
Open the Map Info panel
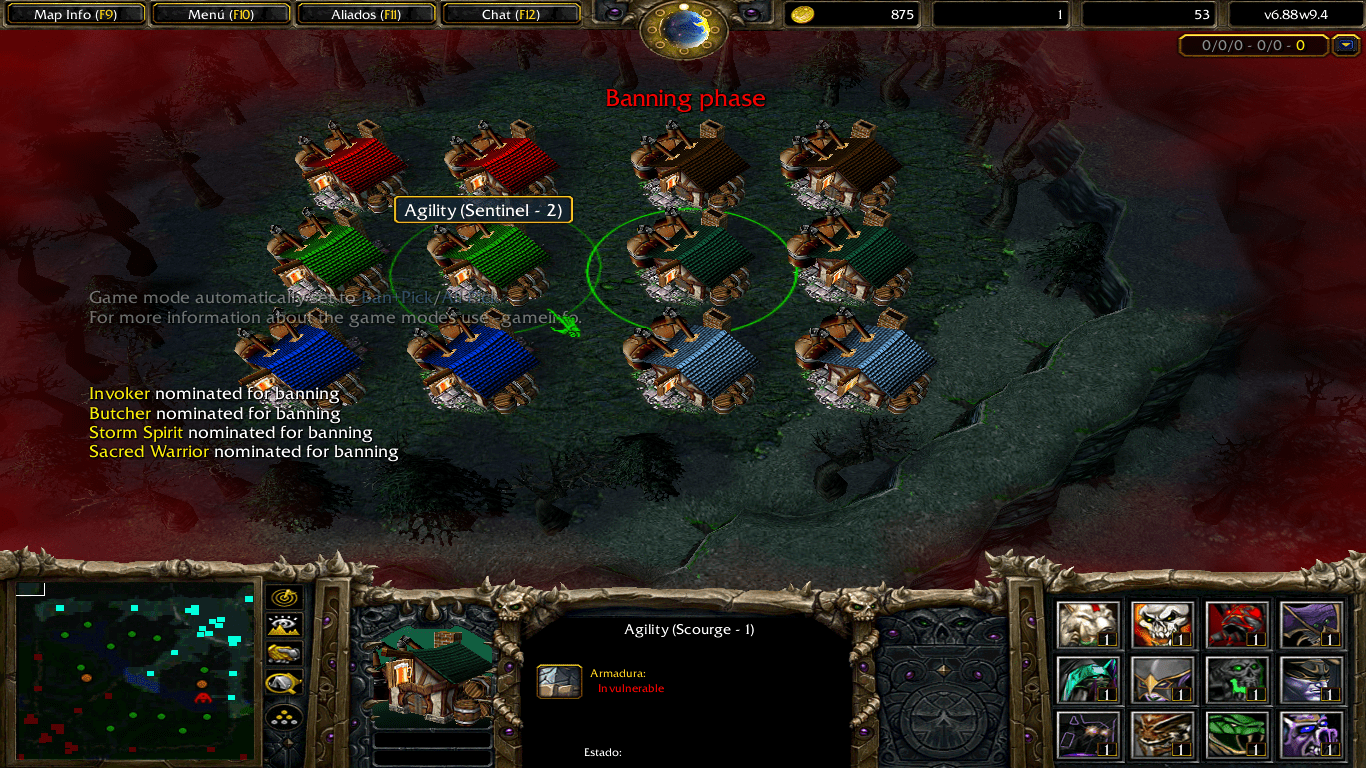pyautogui.click(x=76, y=15)
